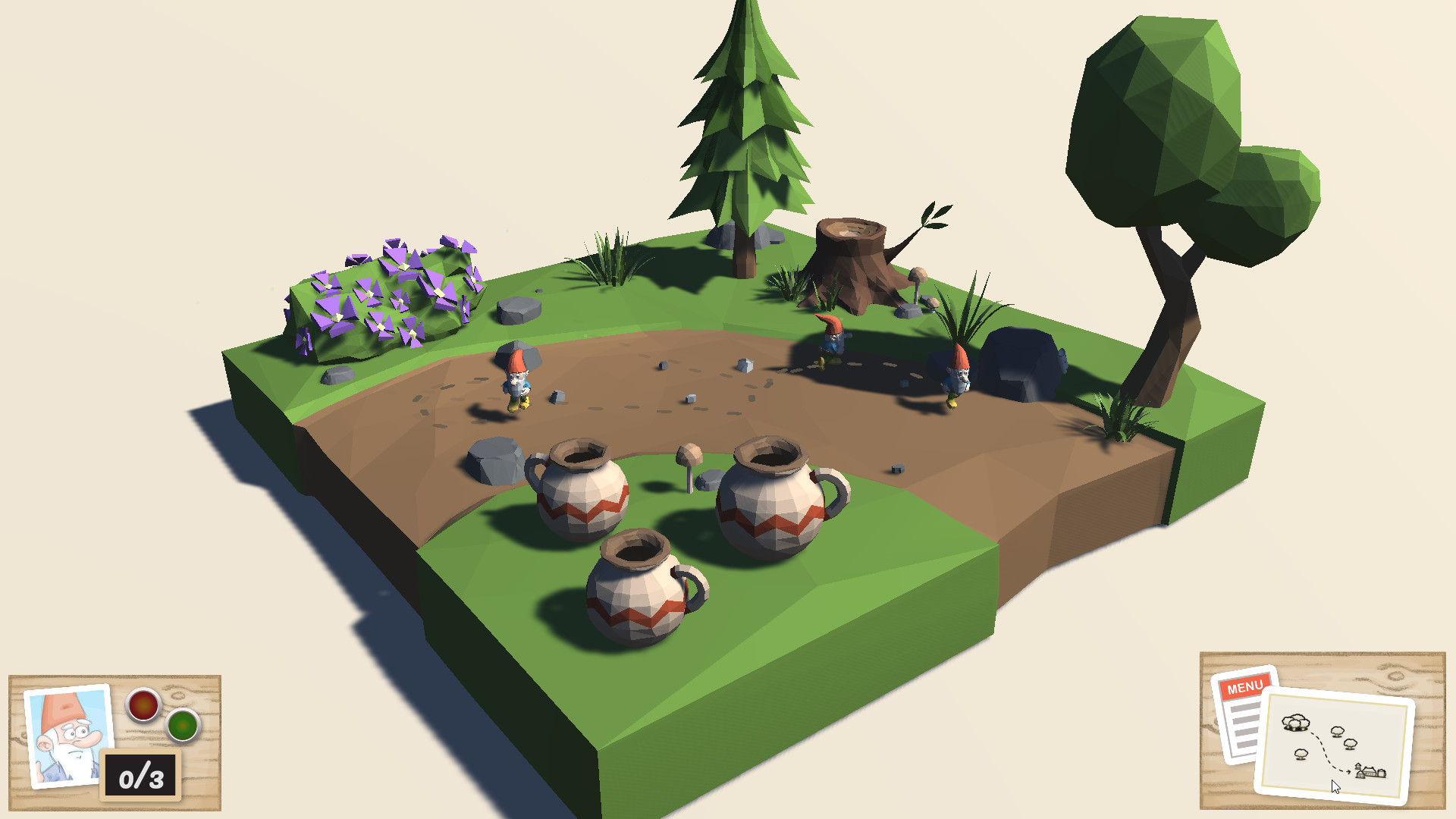Click the 0/3 chalkboard counter
The height and width of the screenshot is (819, 1456).
click(140, 773)
